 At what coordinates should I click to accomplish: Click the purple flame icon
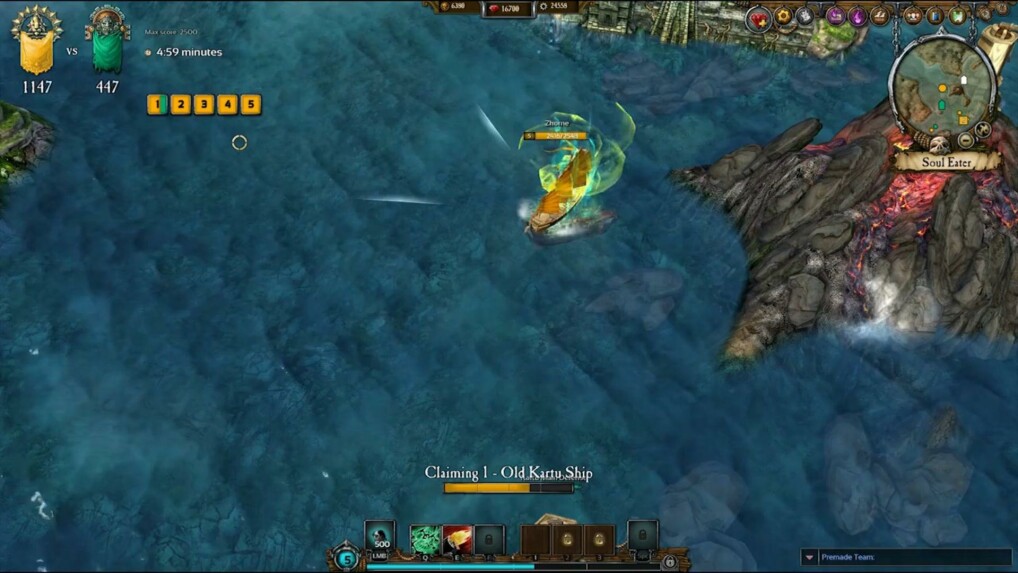click(857, 16)
